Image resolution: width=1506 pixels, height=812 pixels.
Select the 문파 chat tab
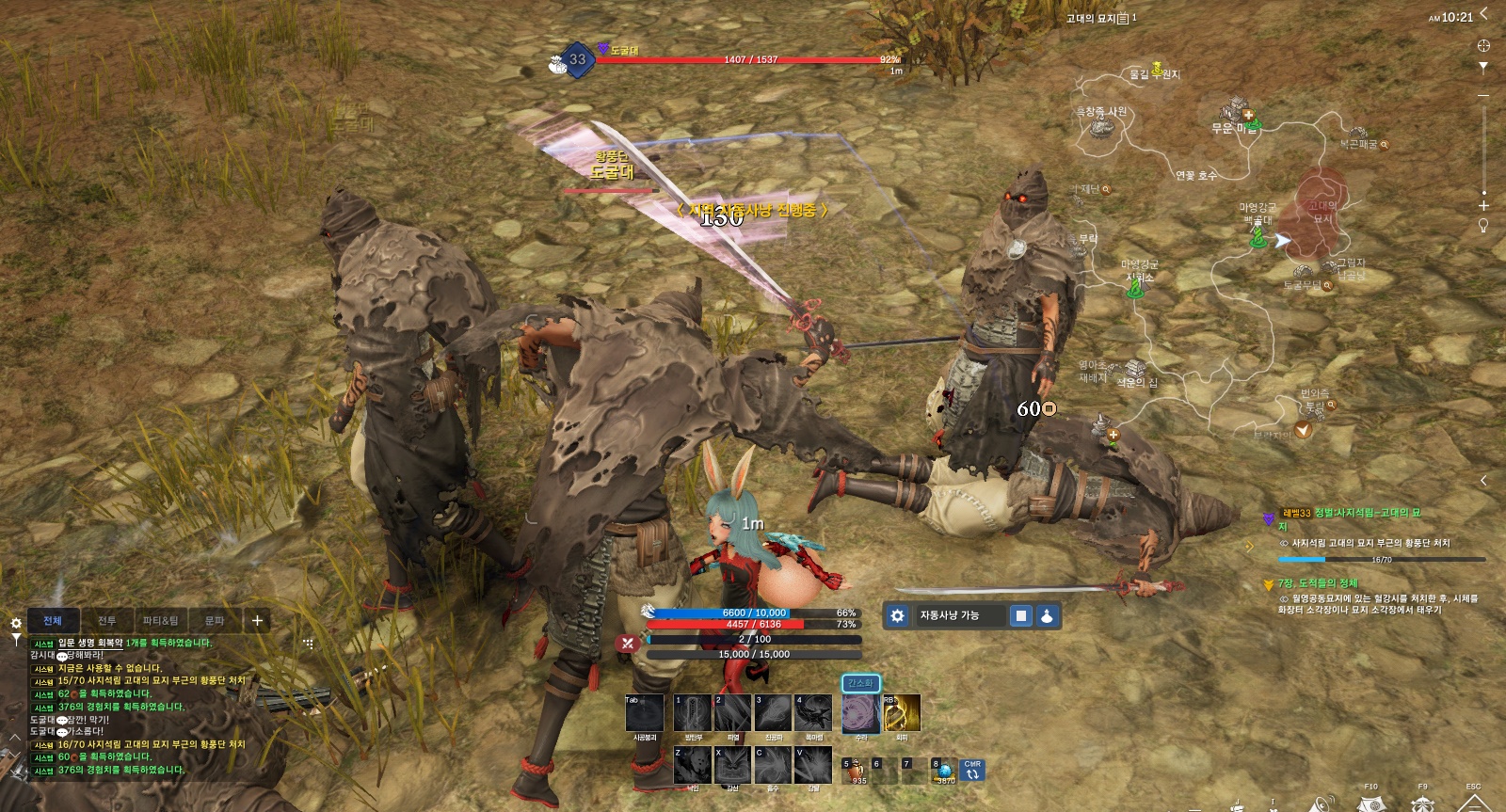(x=215, y=621)
